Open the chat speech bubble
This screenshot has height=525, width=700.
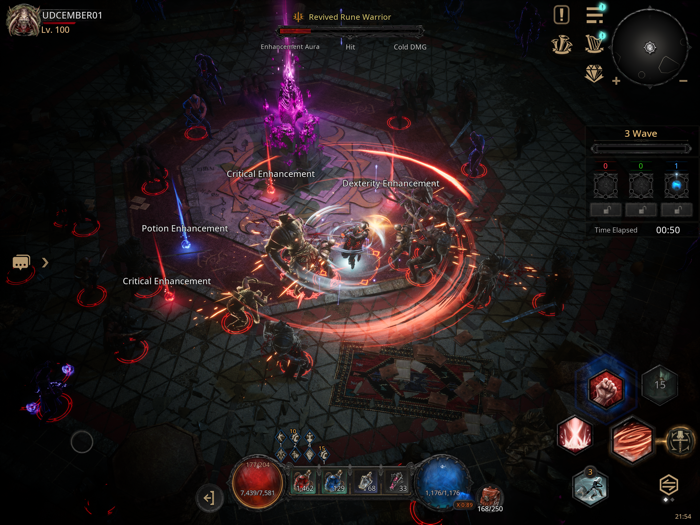pyautogui.click(x=22, y=262)
